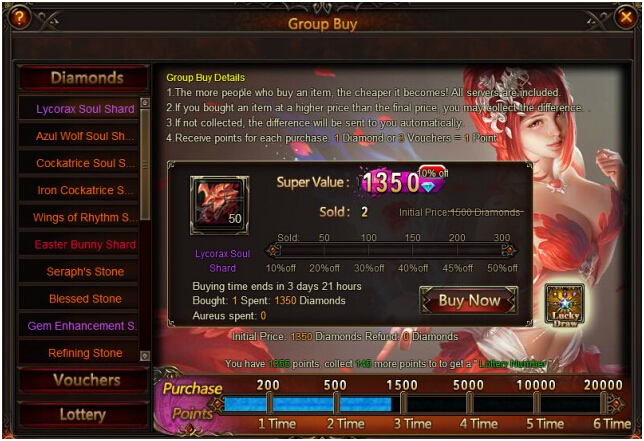Switch to the Vouchers tab

point(85,380)
